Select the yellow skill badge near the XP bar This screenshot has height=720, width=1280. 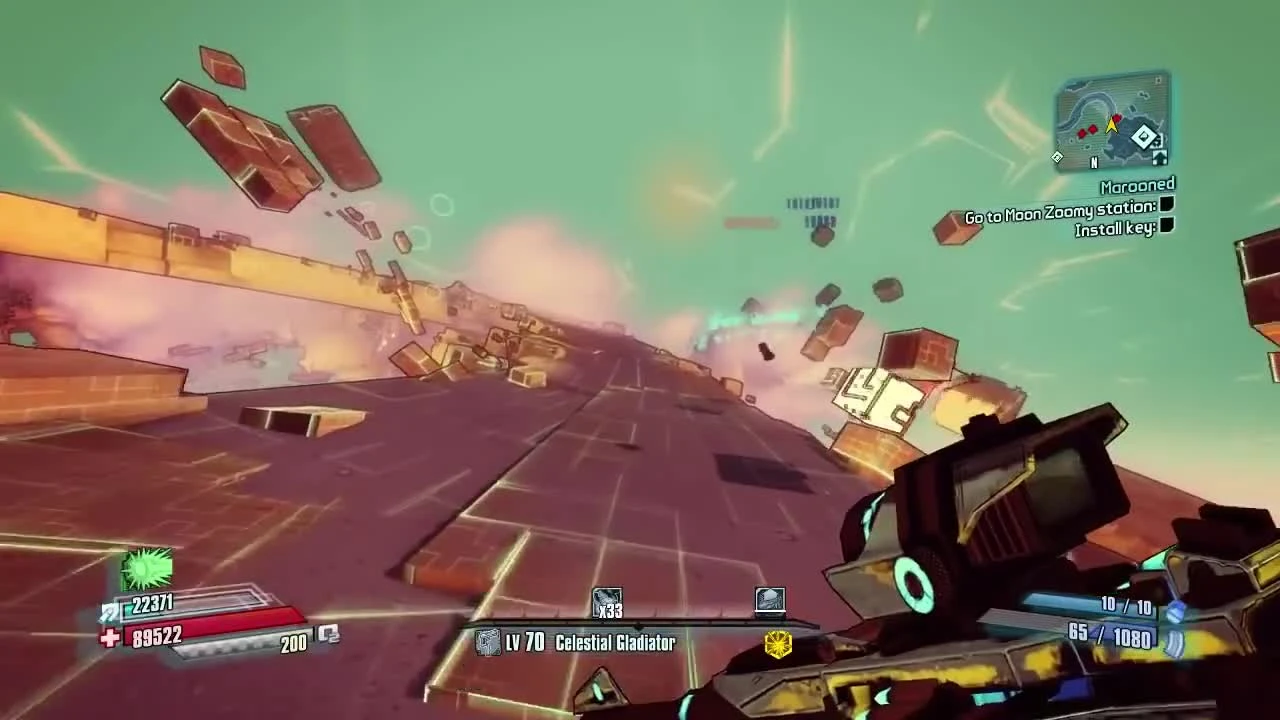[x=778, y=645]
